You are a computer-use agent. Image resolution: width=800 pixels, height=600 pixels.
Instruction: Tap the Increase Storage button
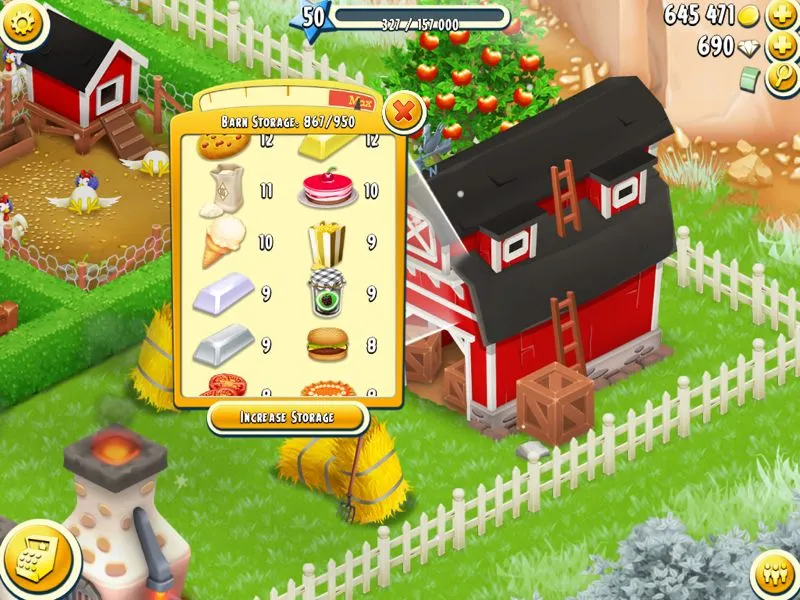pos(286,416)
